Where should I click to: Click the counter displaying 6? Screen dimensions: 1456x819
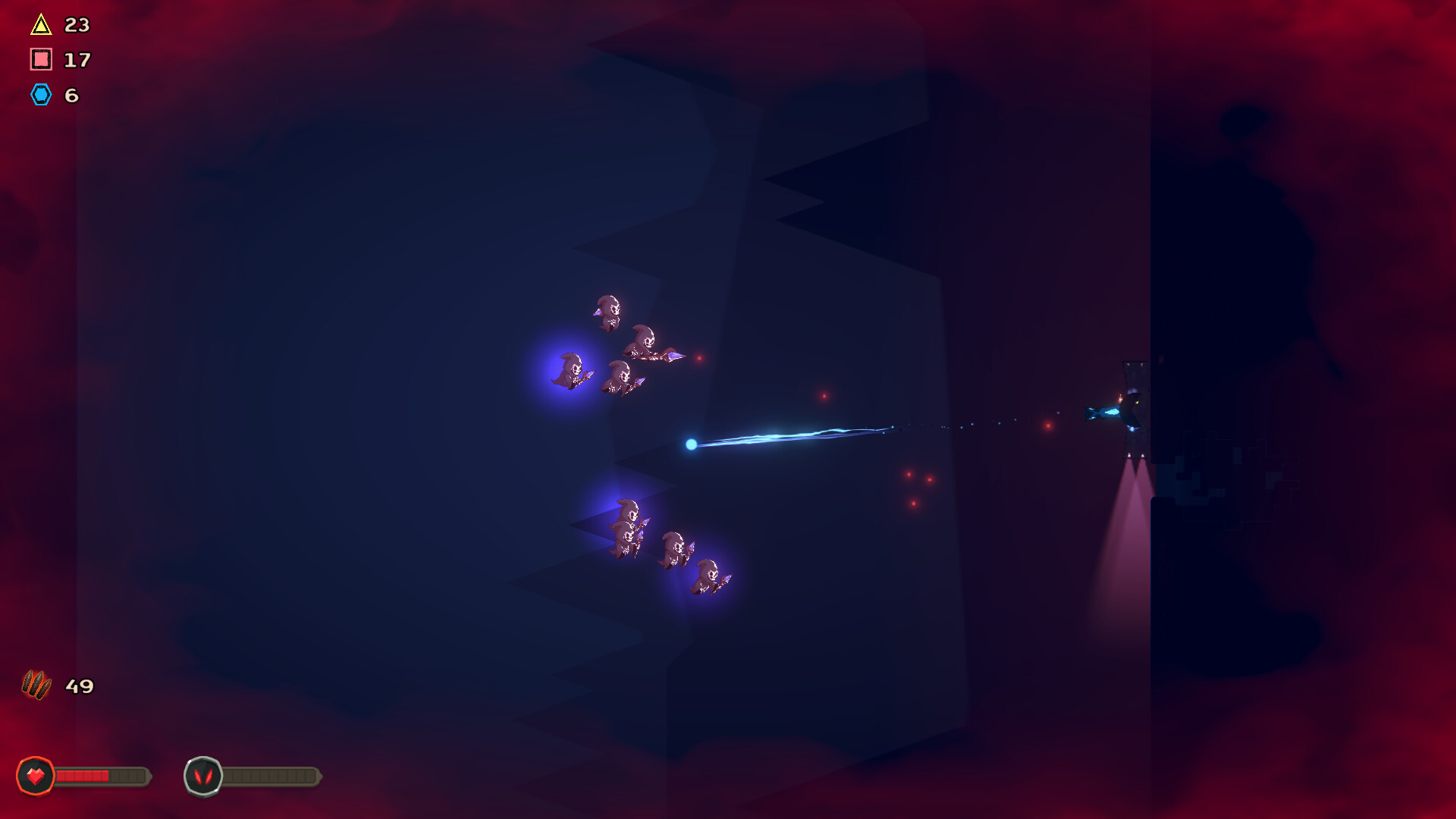click(71, 96)
